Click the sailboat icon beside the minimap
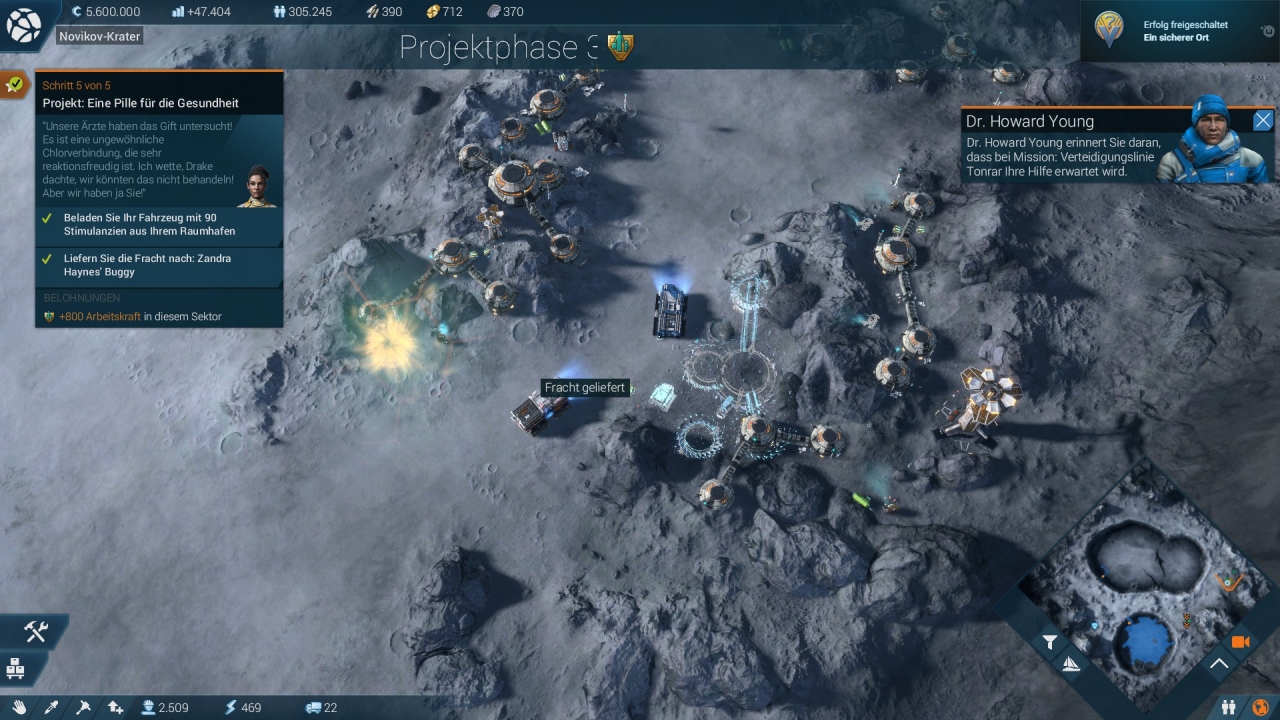This screenshot has width=1280, height=720. pos(1072,665)
